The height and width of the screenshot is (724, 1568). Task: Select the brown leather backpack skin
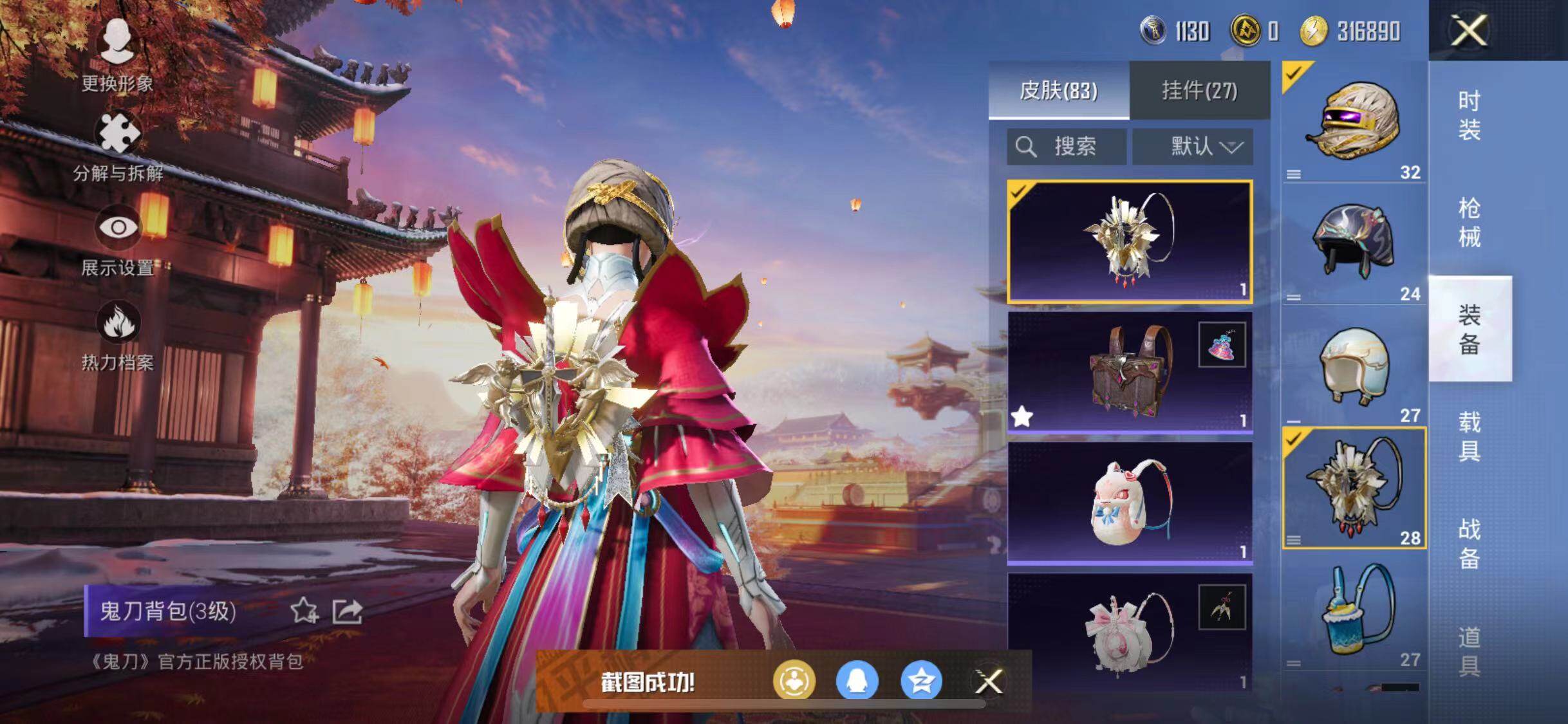point(1130,372)
